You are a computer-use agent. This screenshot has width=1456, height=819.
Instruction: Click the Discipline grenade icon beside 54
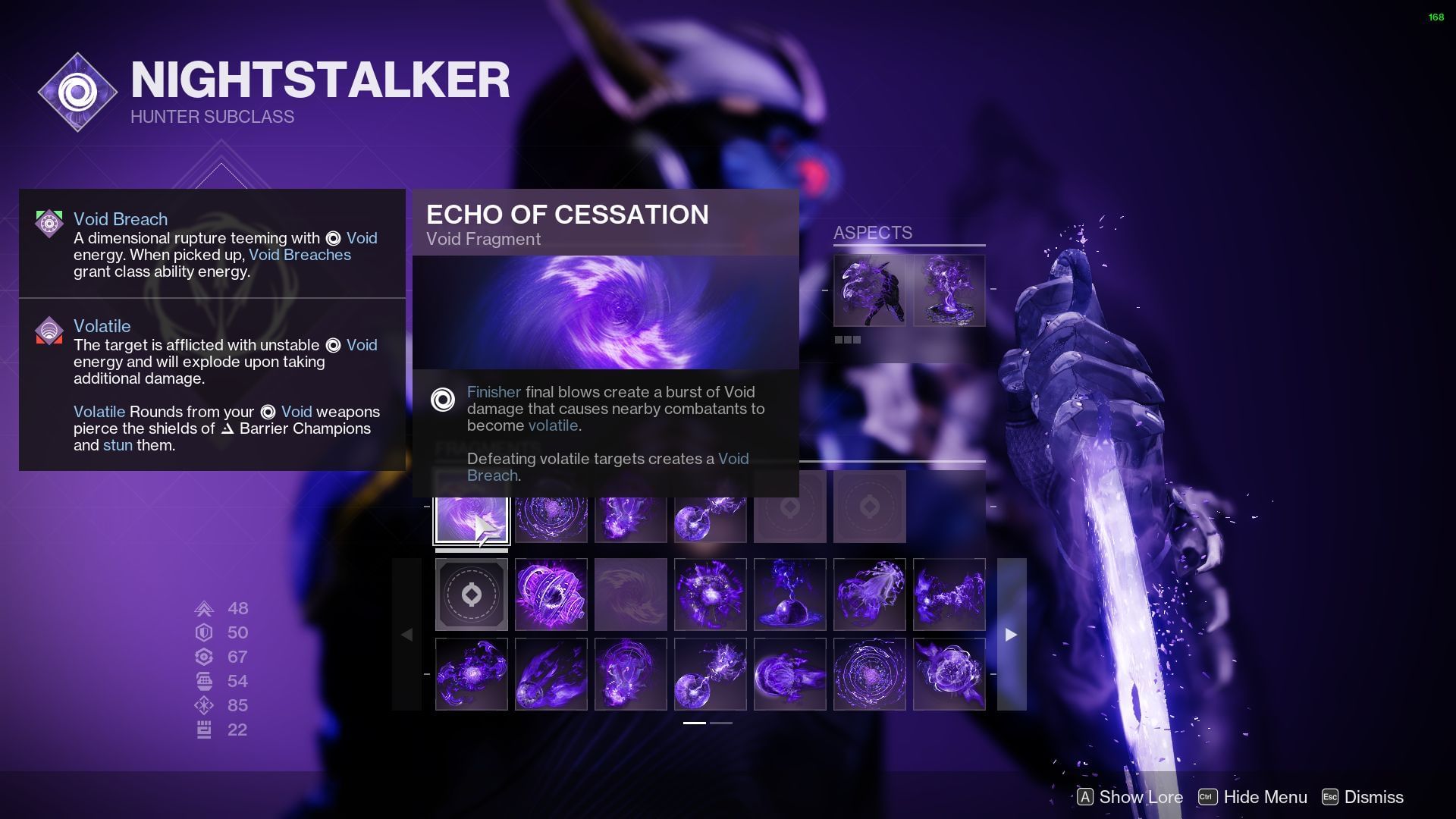pyautogui.click(x=203, y=680)
